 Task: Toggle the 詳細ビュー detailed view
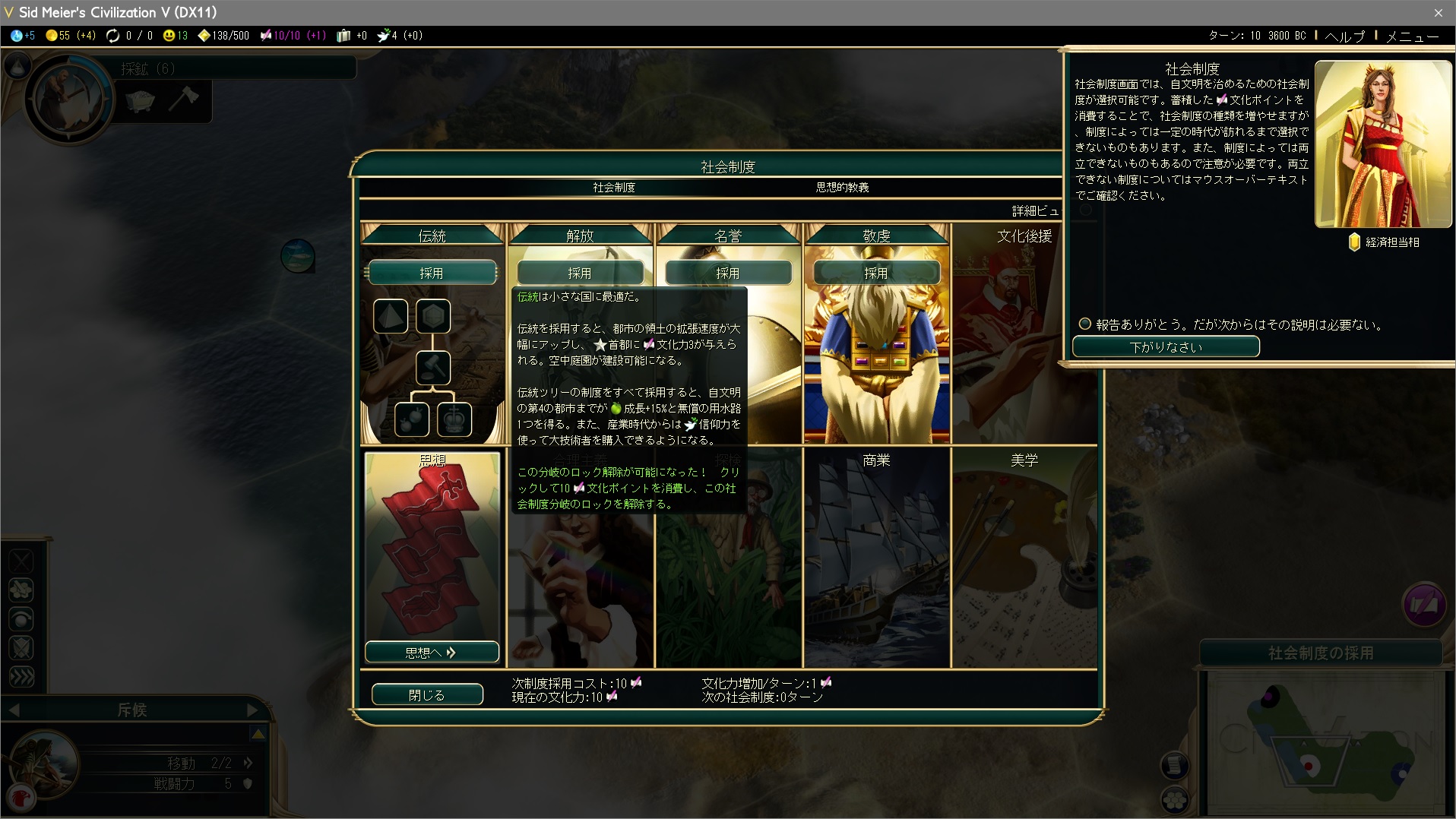pos(1035,210)
